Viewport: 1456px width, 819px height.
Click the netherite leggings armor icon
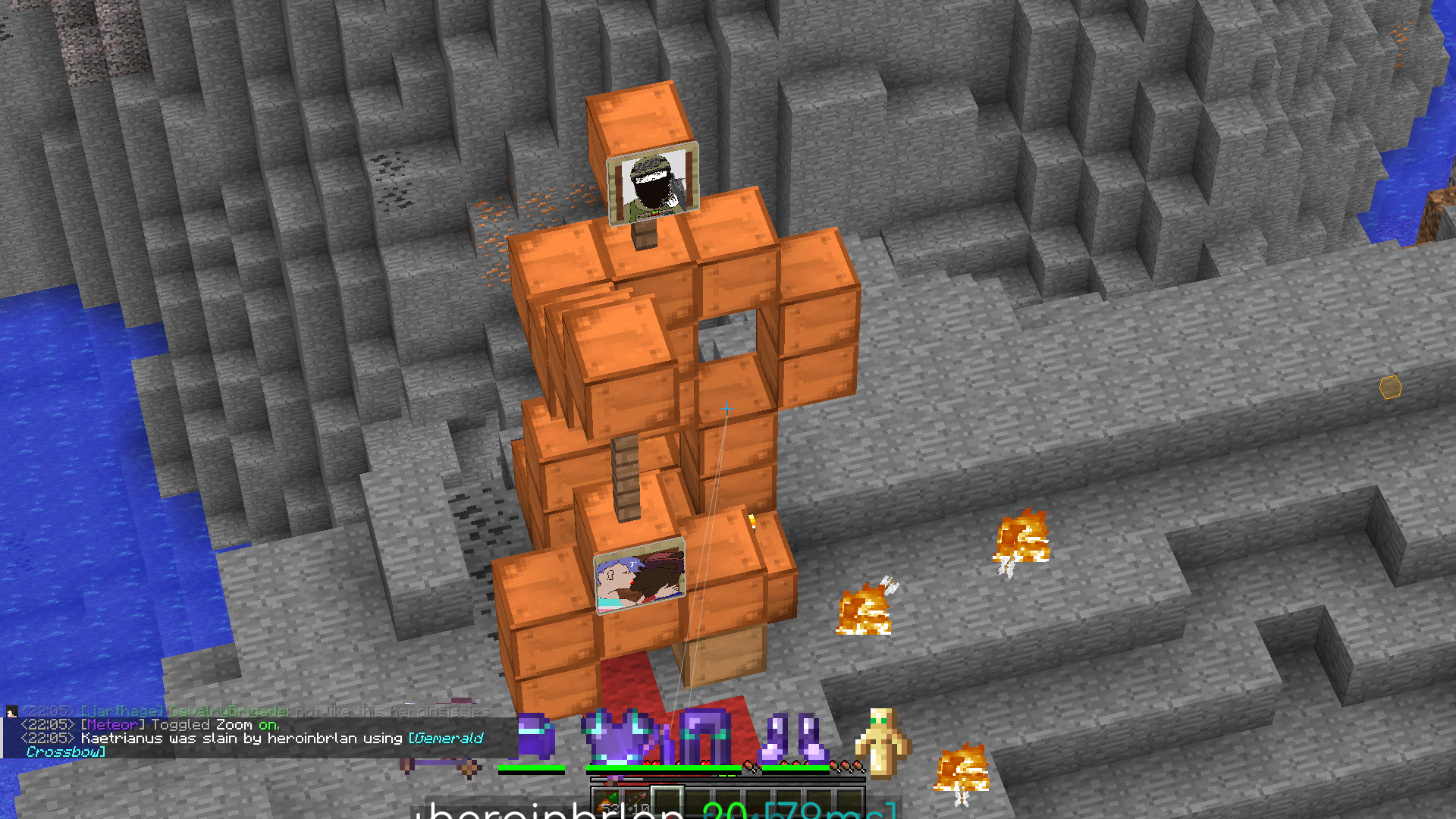[x=705, y=736]
